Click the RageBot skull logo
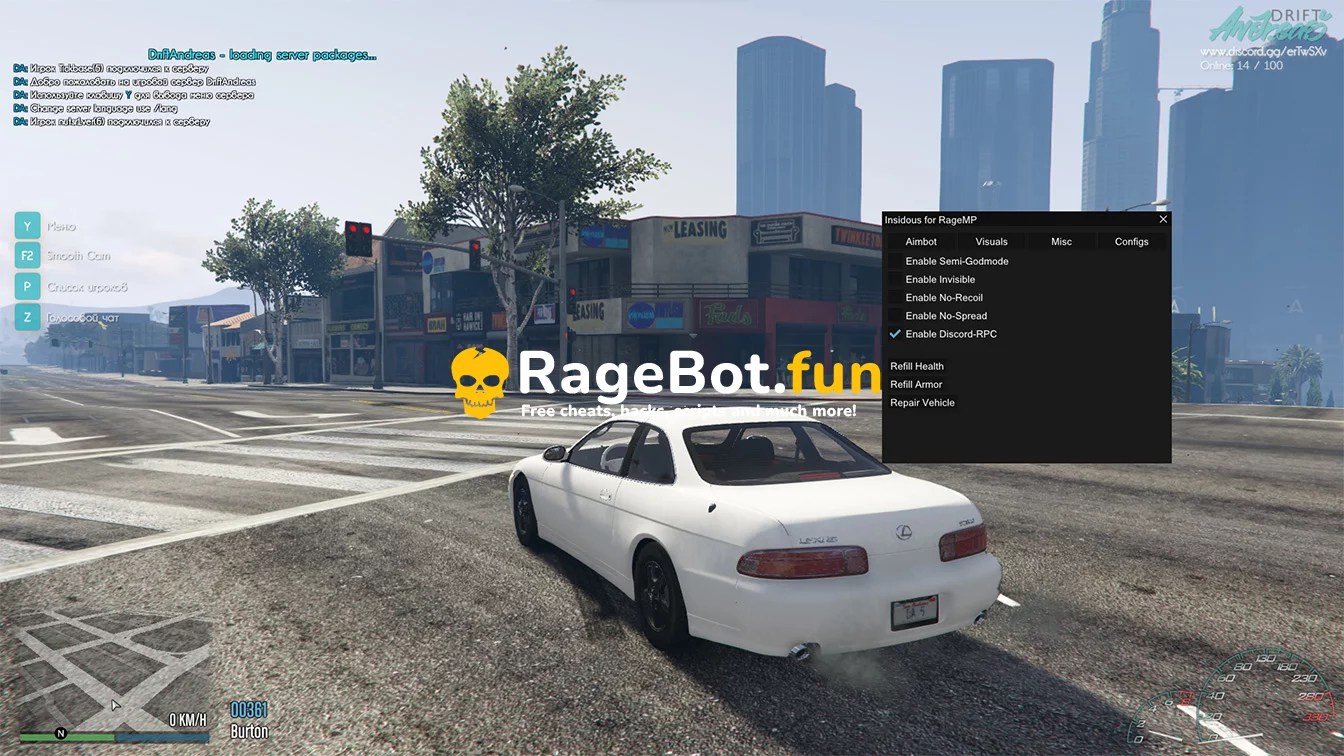The width and height of the screenshot is (1344, 756). pyautogui.click(x=481, y=378)
